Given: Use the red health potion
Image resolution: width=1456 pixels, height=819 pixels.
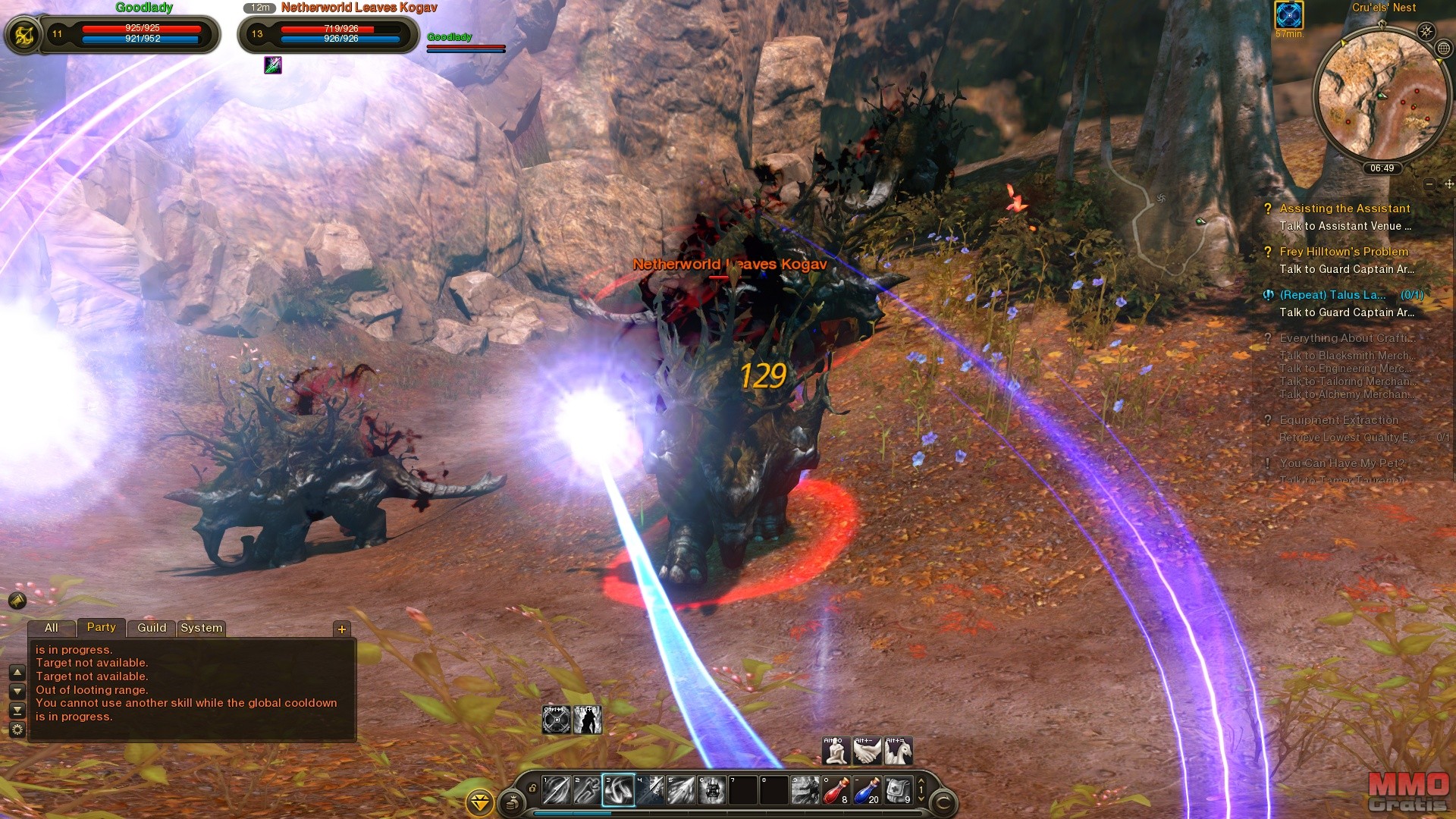Looking at the screenshot, I should [836, 790].
